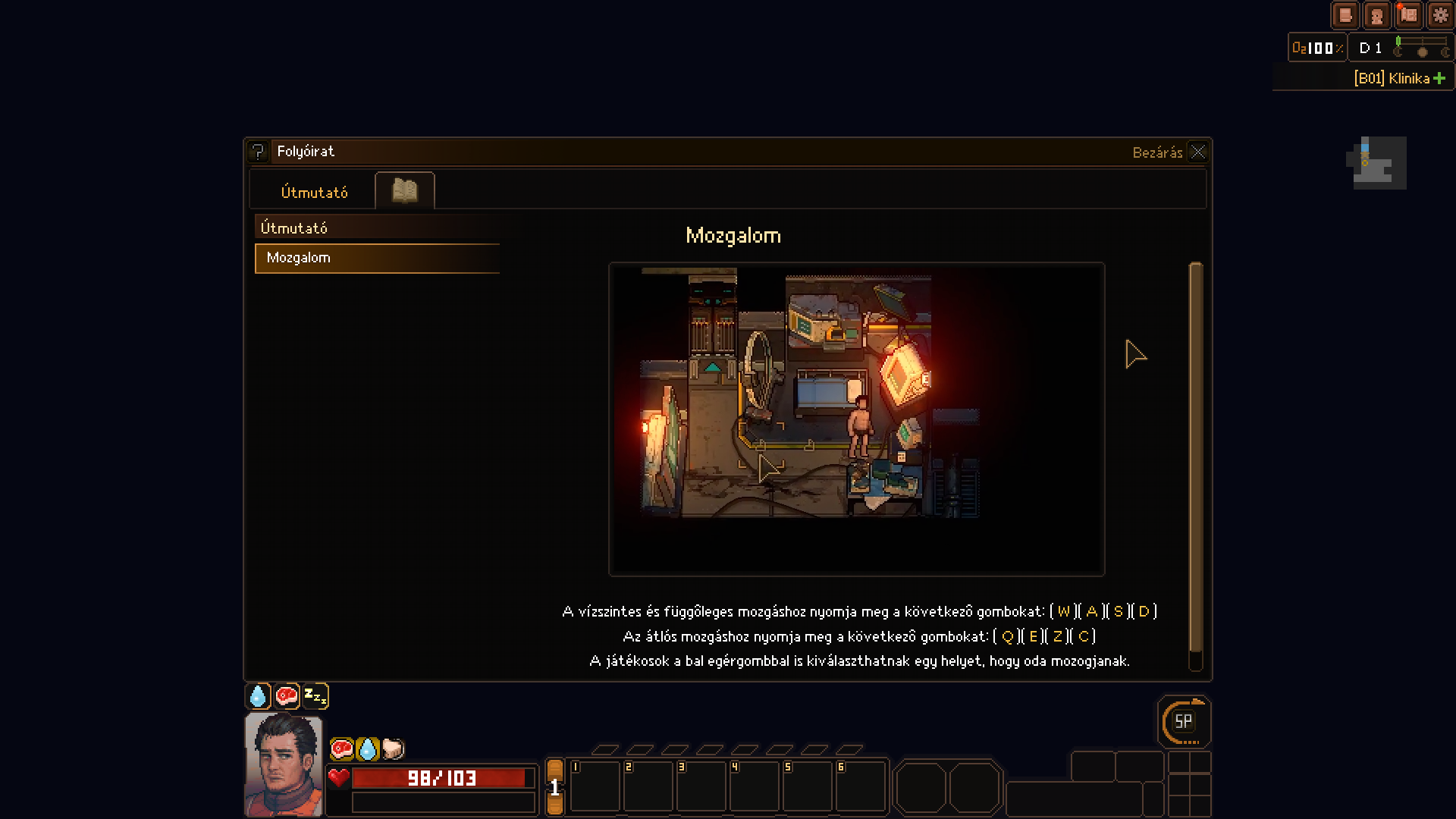Select the fist status icon
The width and height of the screenshot is (1456, 819).
[x=393, y=749]
